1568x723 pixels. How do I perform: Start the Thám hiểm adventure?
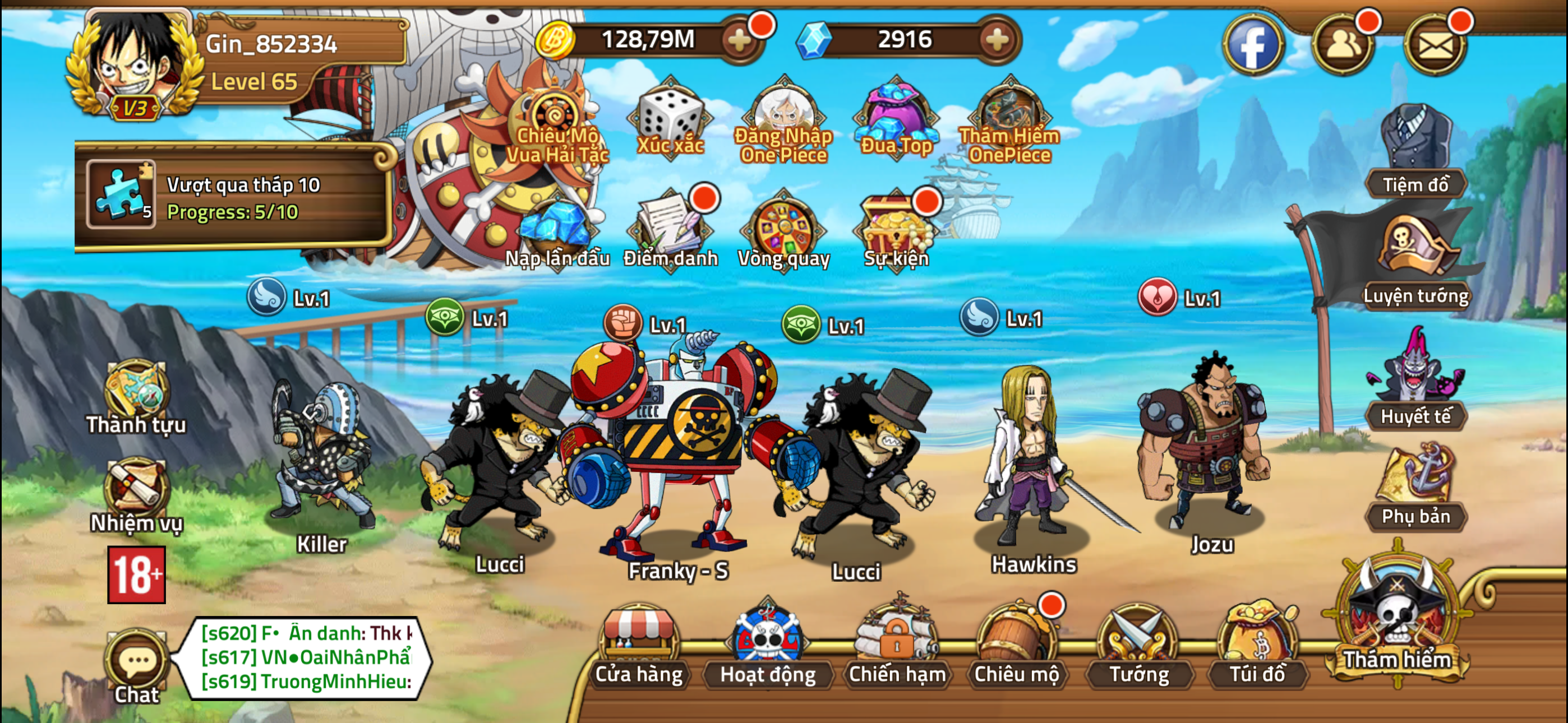coord(1396,621)
